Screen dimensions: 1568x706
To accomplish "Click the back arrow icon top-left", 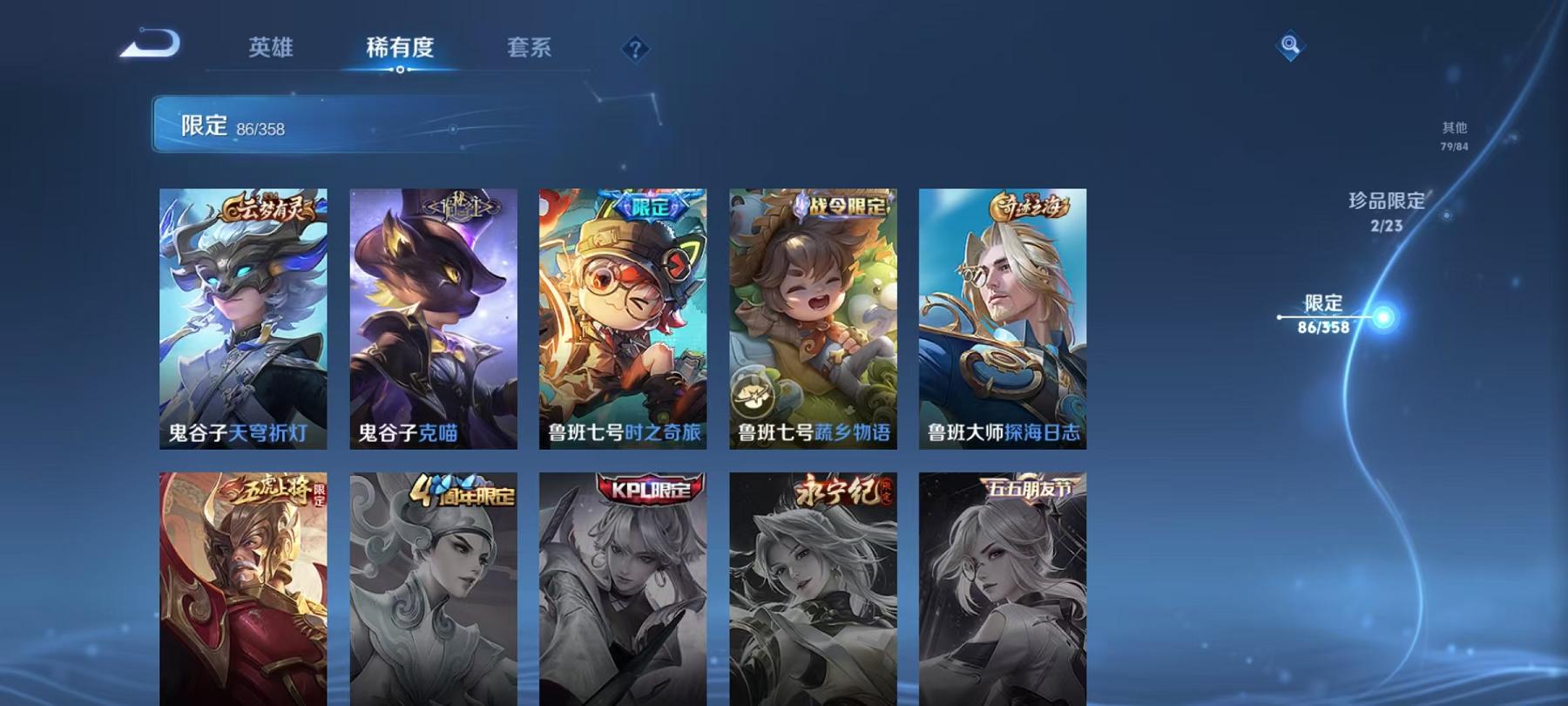I will [148, 41].
